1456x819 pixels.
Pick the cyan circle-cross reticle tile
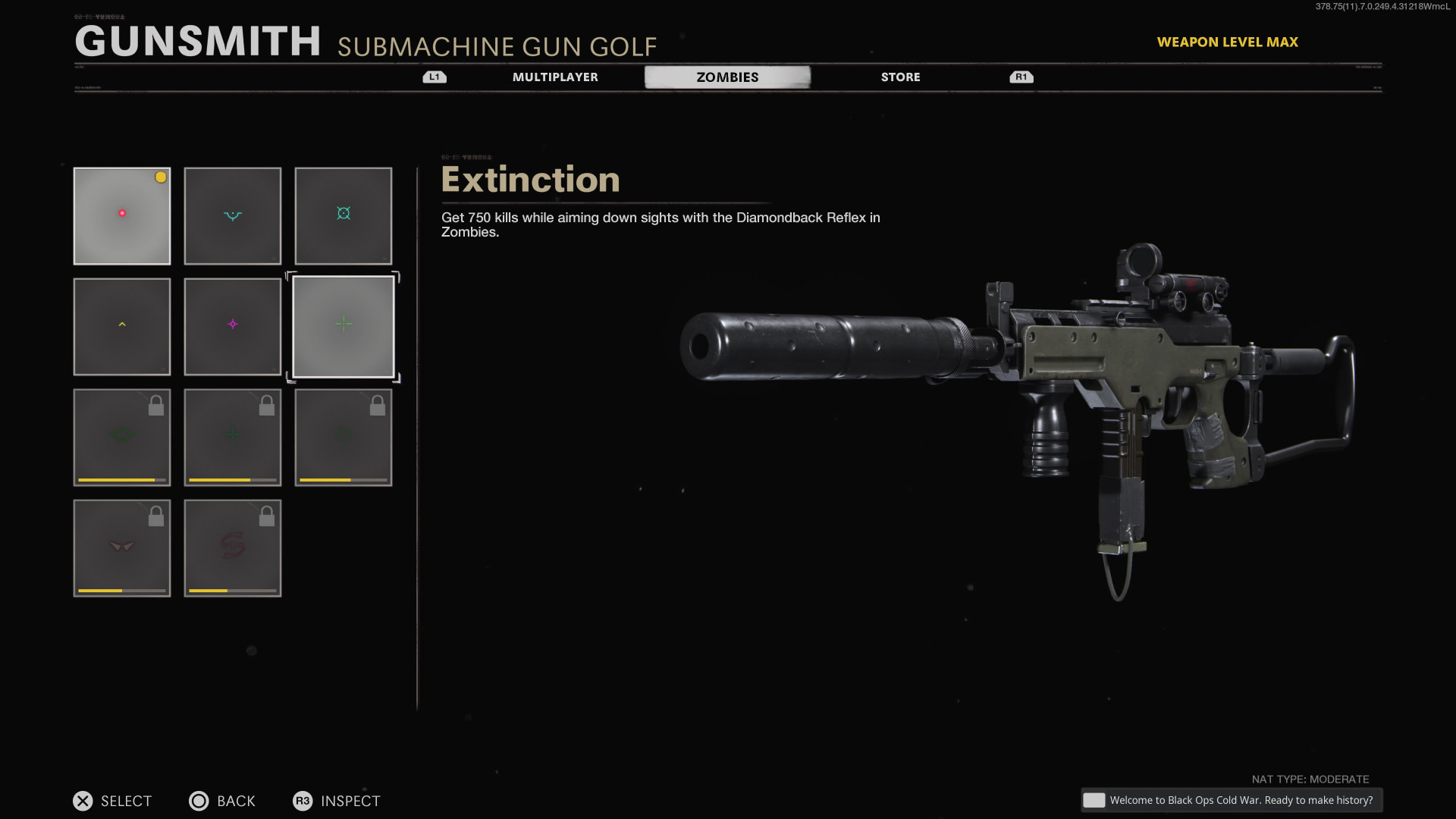(x=344, y=216)
